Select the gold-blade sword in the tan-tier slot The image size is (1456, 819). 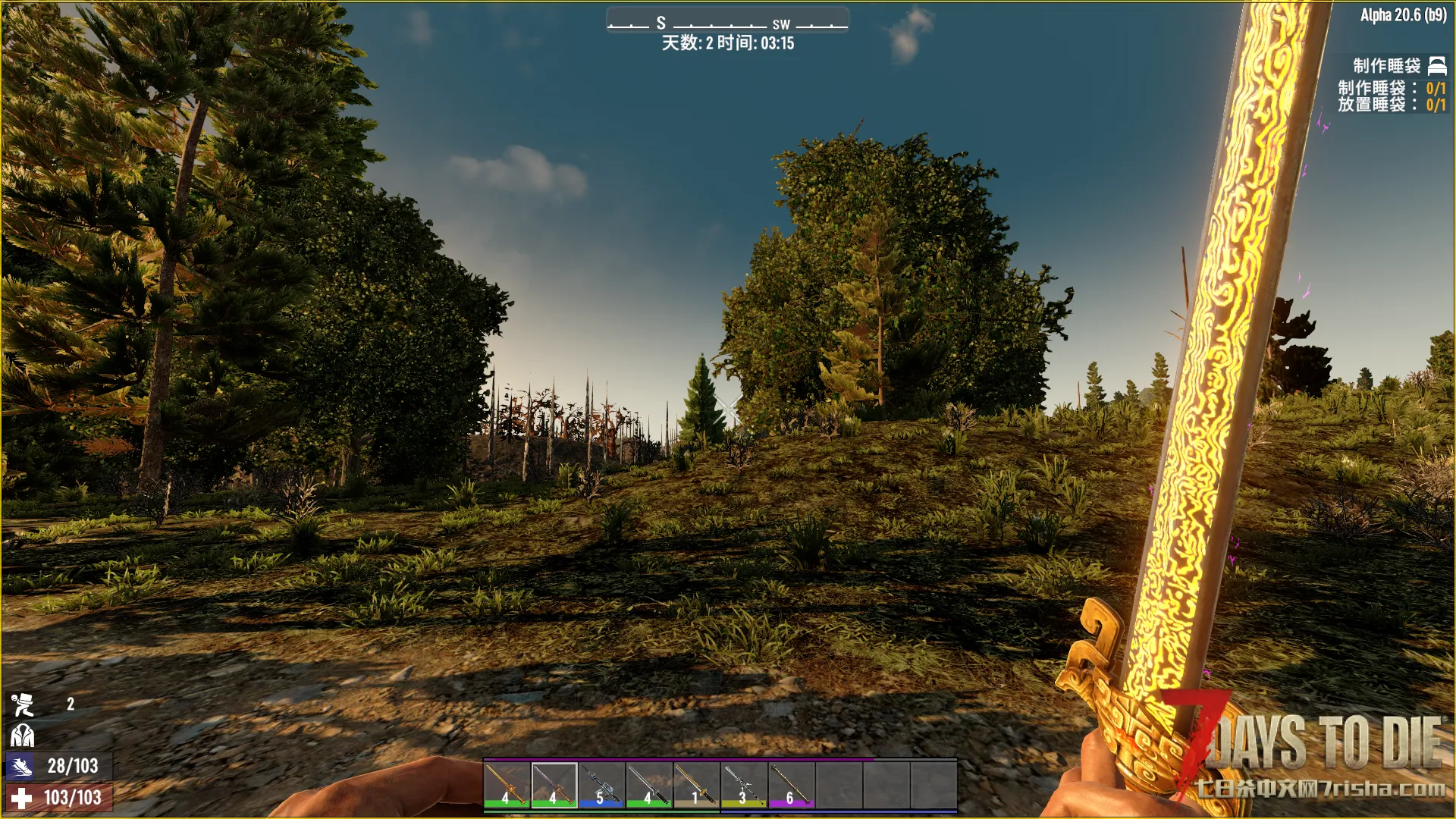click(696, 785)
